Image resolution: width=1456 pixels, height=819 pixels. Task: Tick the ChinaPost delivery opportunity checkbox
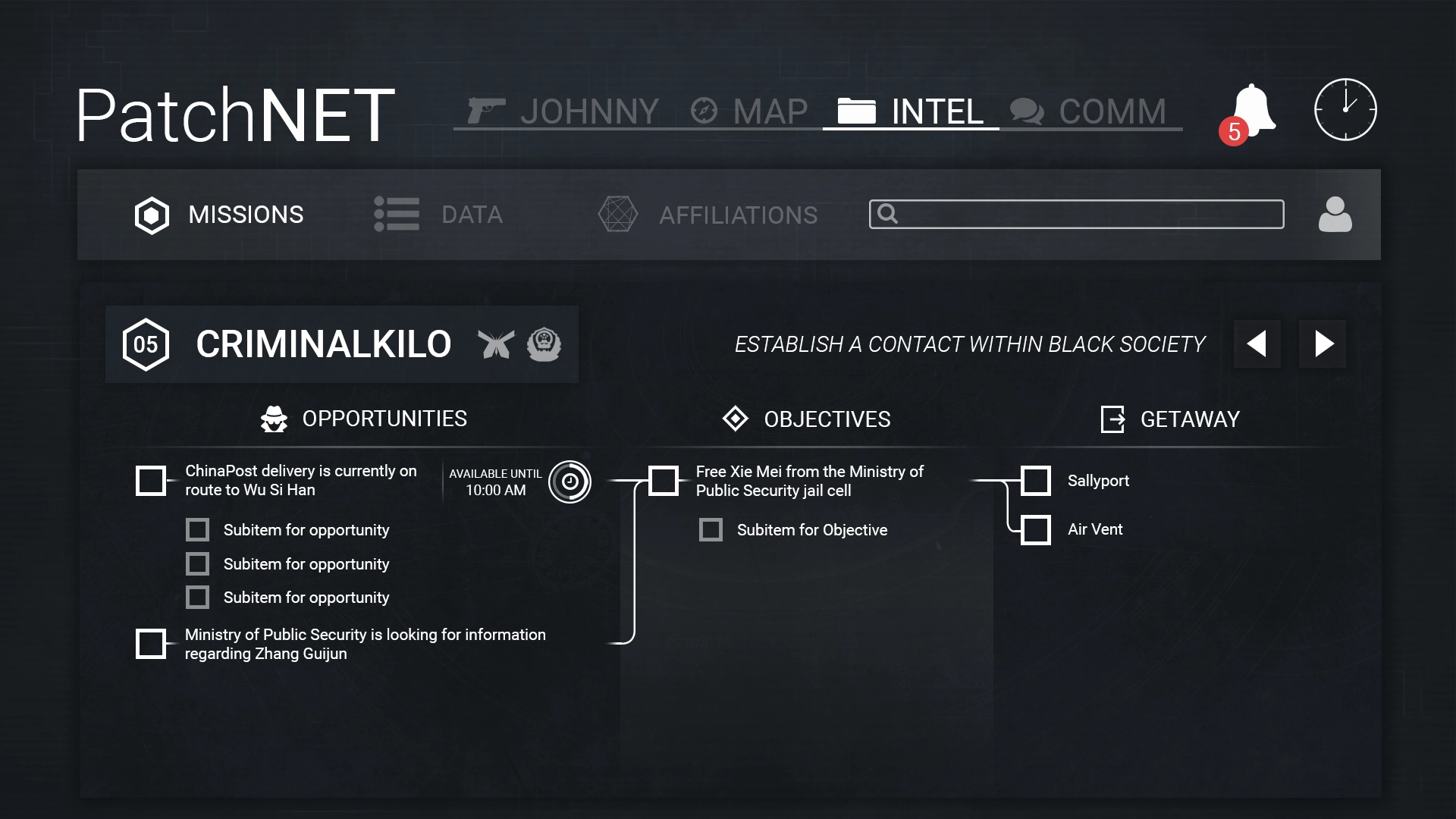tap(151, 481)
